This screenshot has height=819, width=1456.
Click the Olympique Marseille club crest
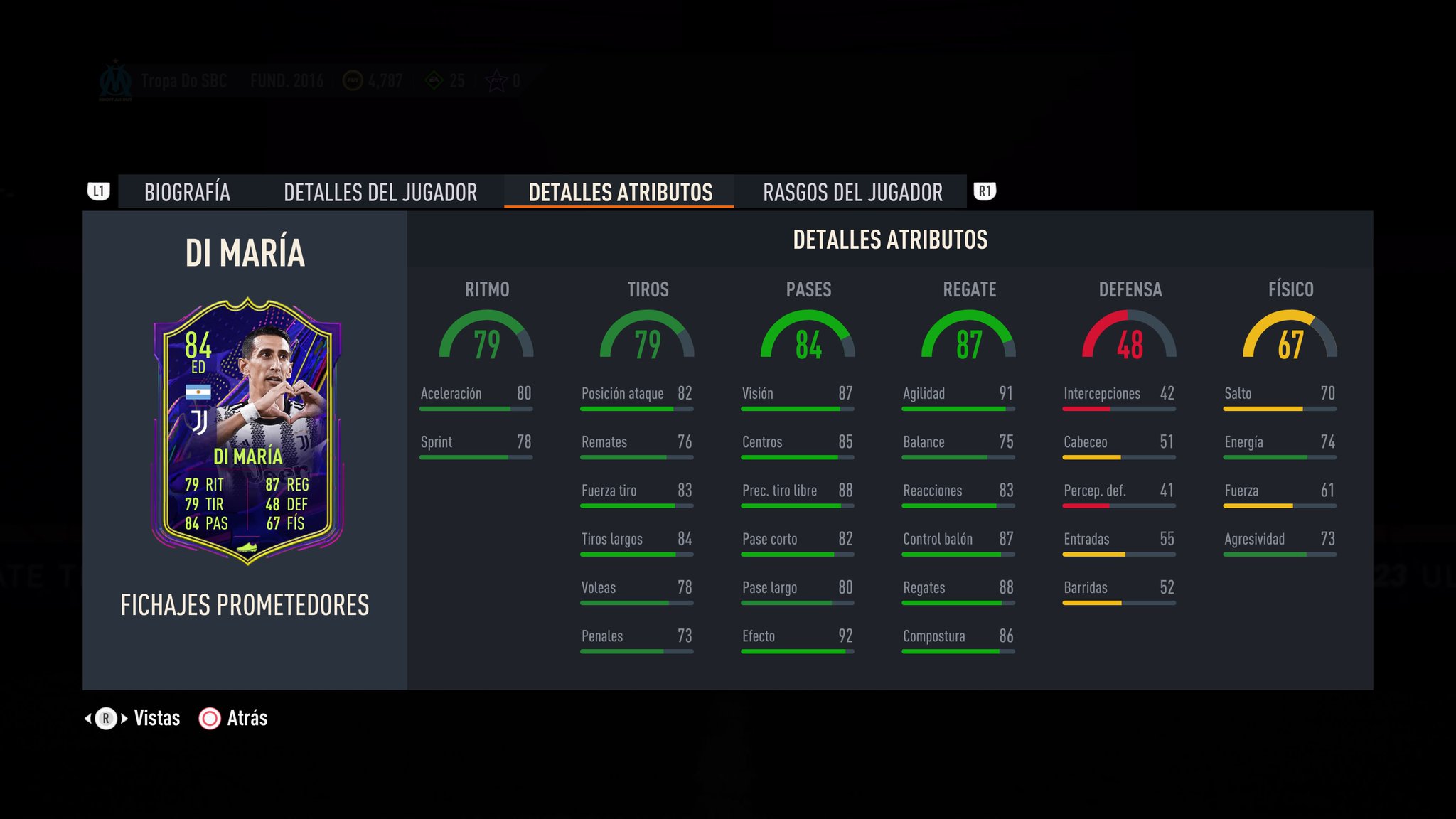[116, 80]
